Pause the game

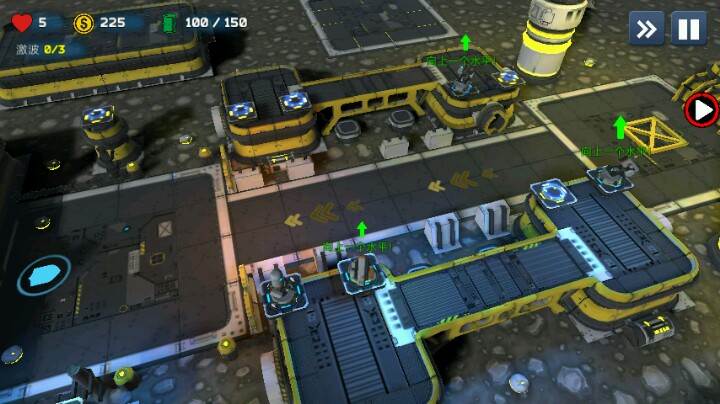click(688, 29)
